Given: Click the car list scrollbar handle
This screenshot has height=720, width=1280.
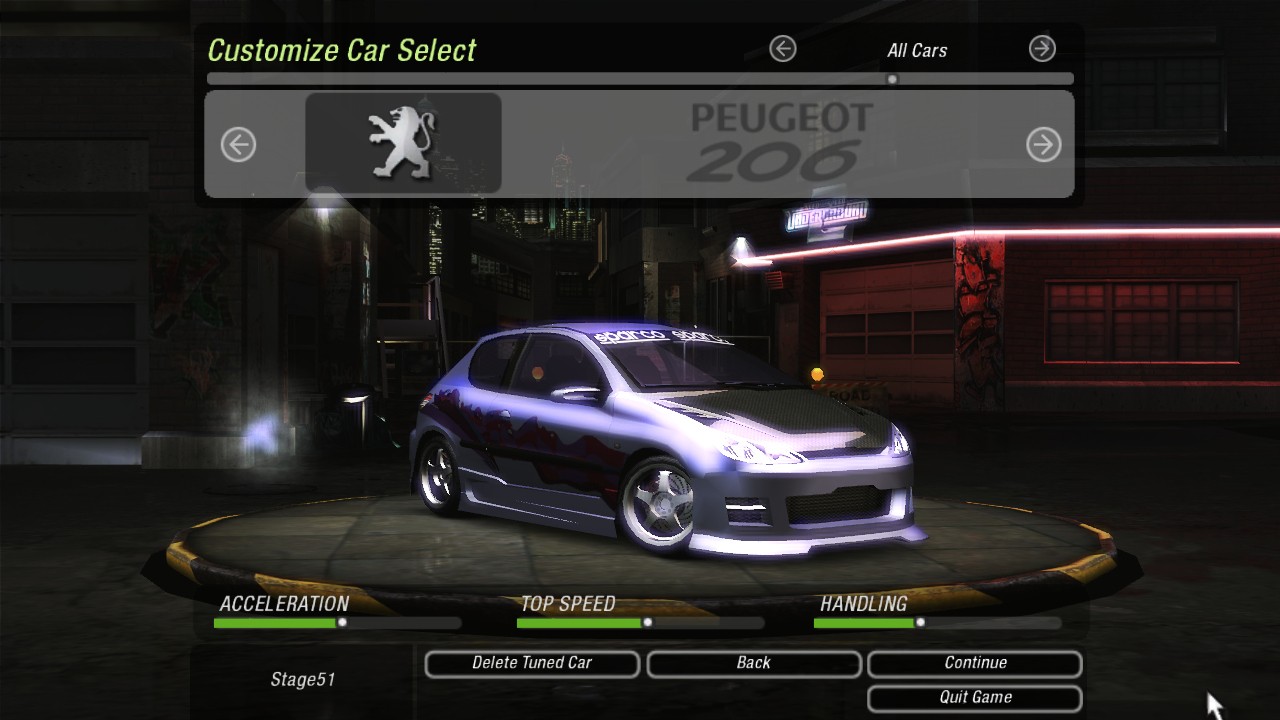Looking at the screenshot, I should 892,79.
